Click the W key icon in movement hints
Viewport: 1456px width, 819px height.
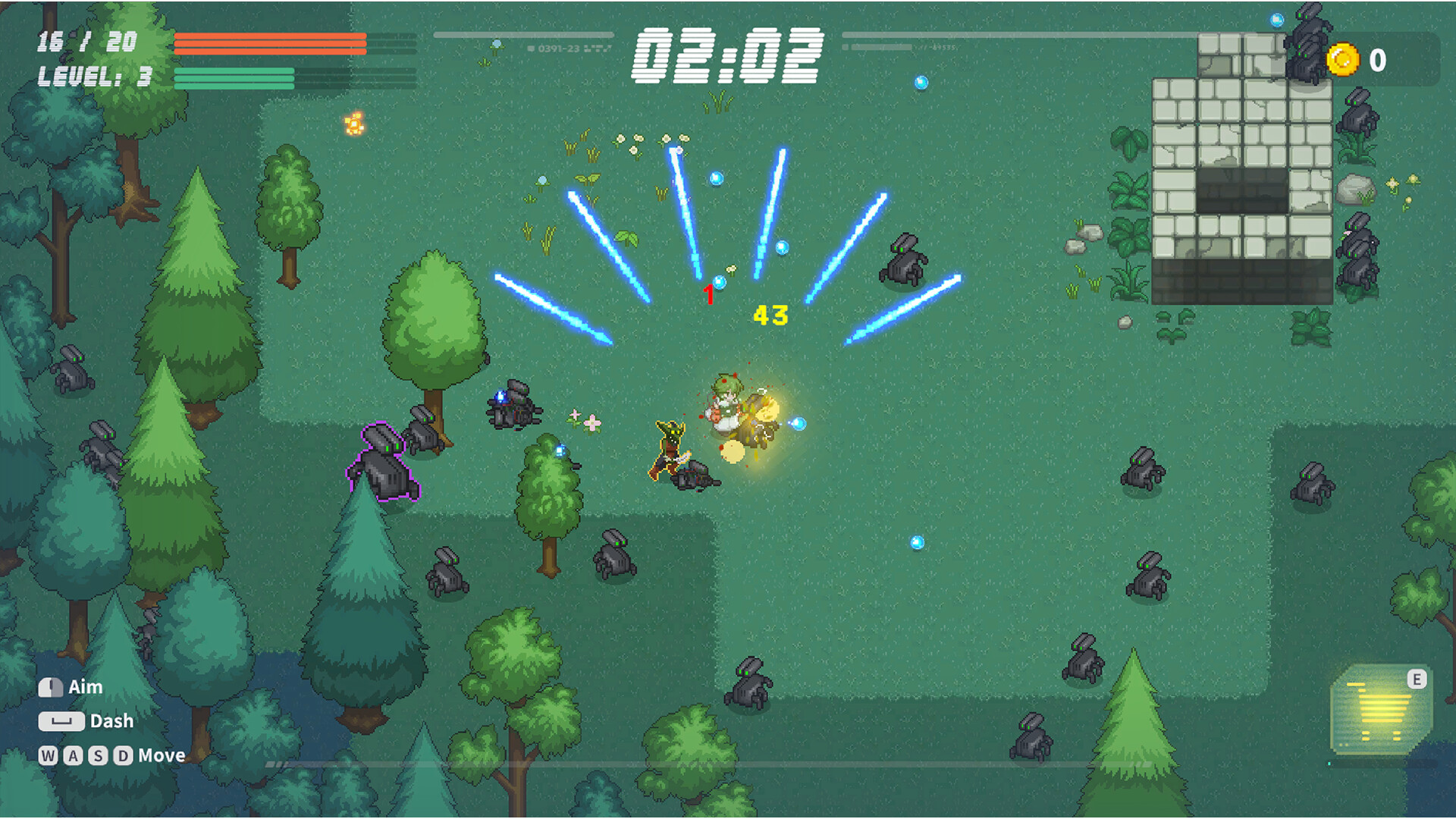pos(47,755)
